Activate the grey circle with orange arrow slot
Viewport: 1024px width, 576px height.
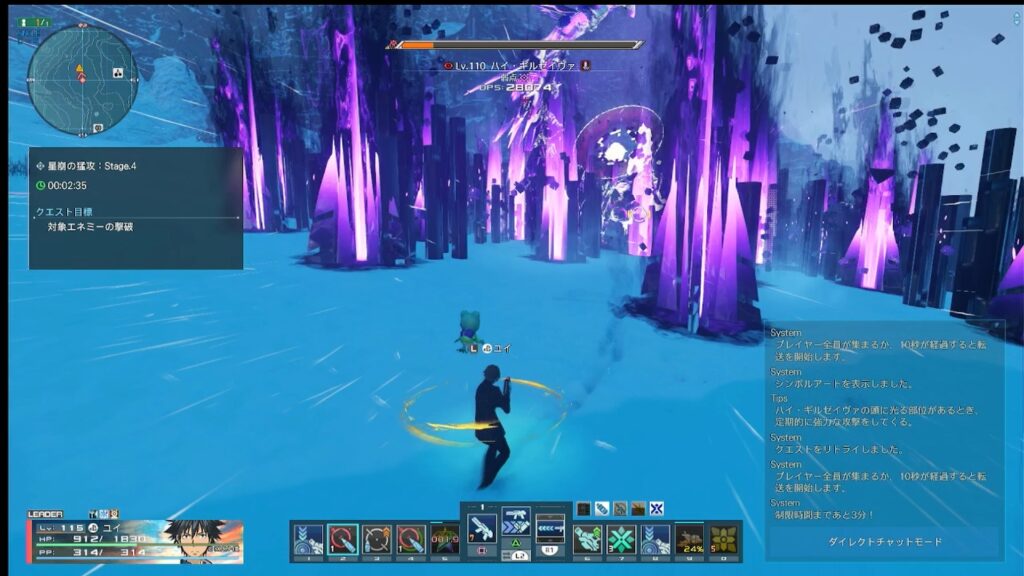[x=377, y=539]
